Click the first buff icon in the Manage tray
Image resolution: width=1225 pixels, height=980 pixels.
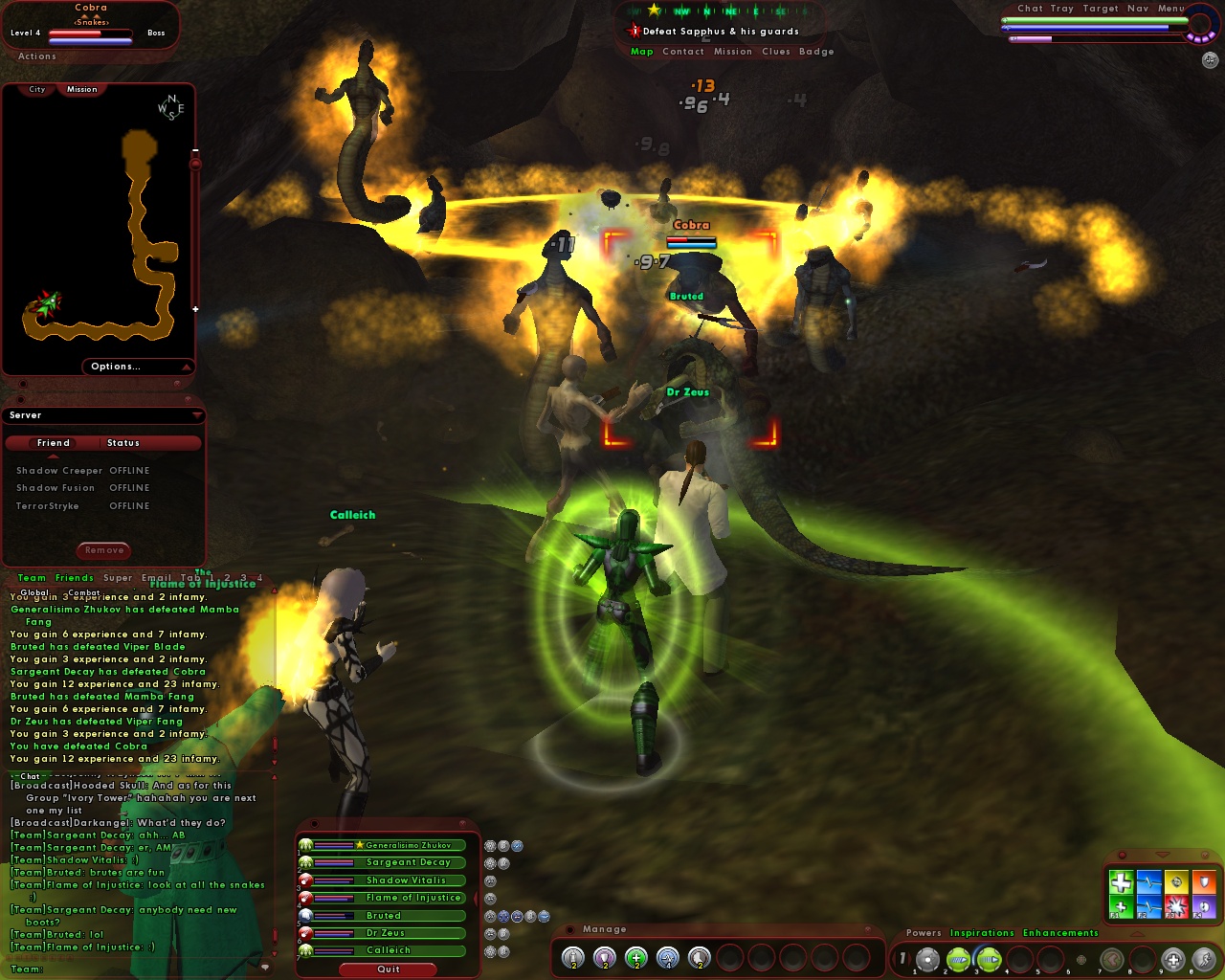[572, 956]
